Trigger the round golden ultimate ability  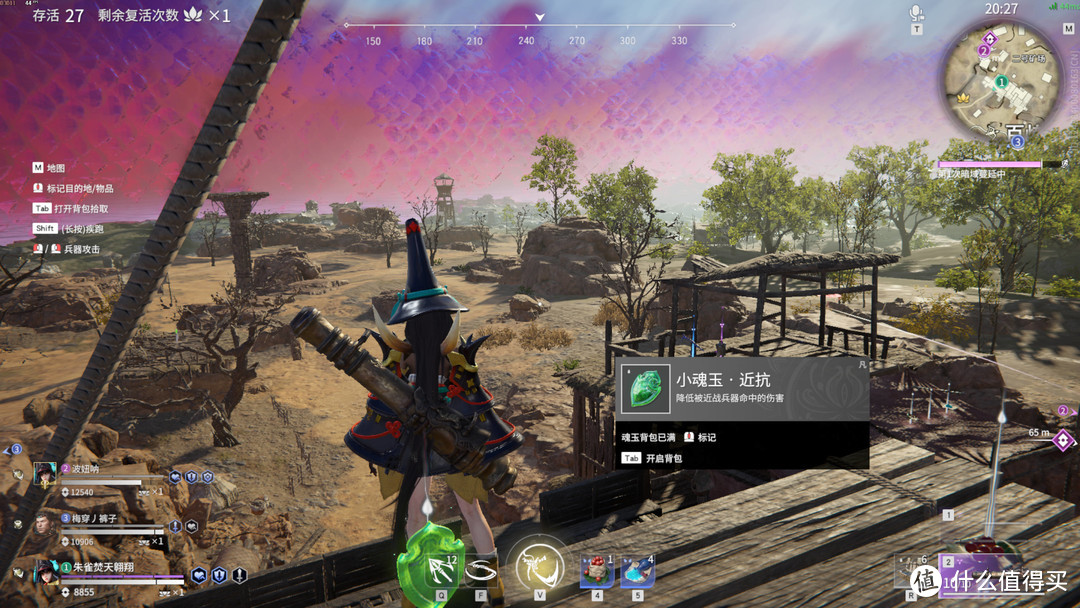coord(540,566)
